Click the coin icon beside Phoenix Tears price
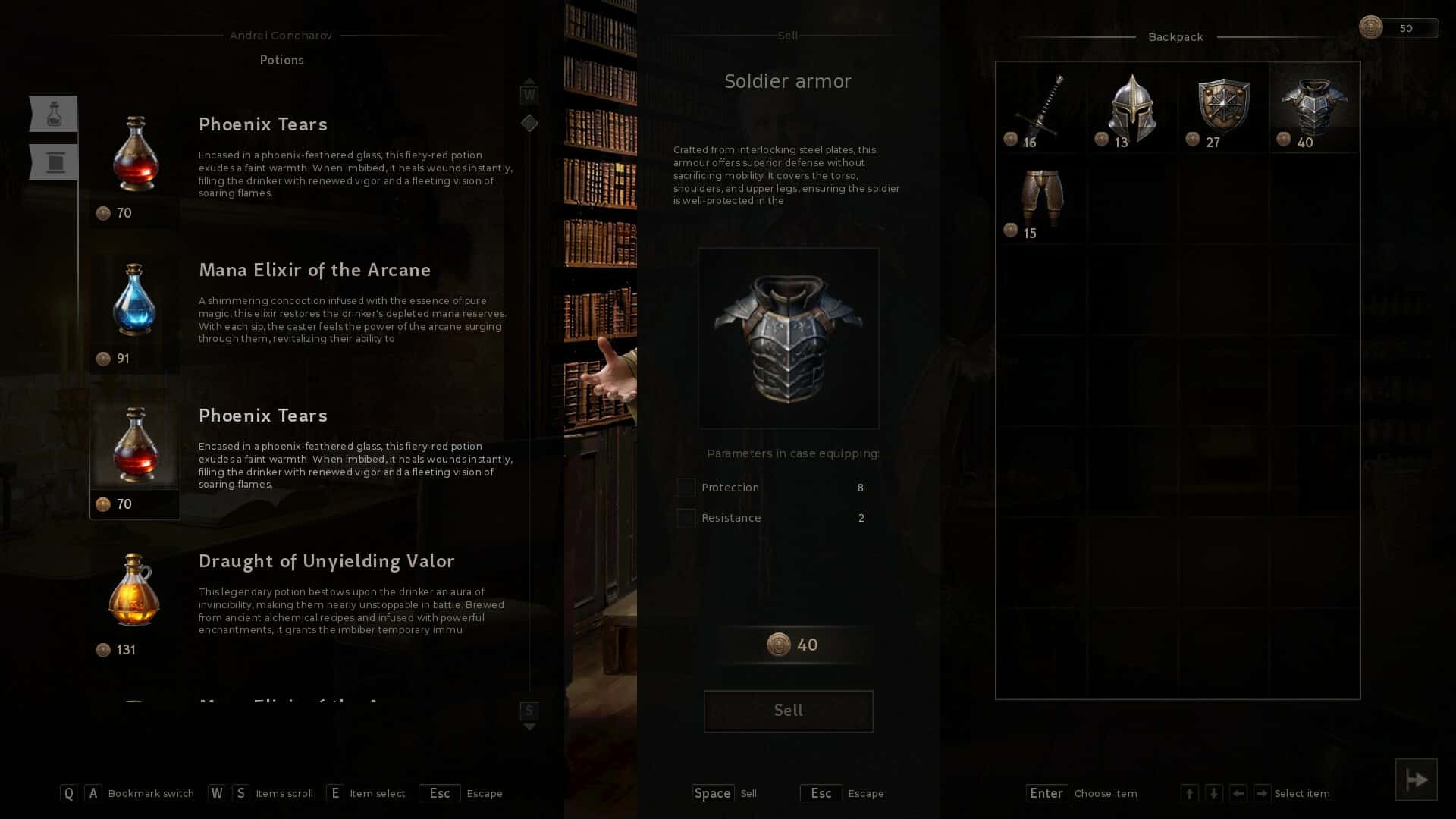 [x=104, y=213]
